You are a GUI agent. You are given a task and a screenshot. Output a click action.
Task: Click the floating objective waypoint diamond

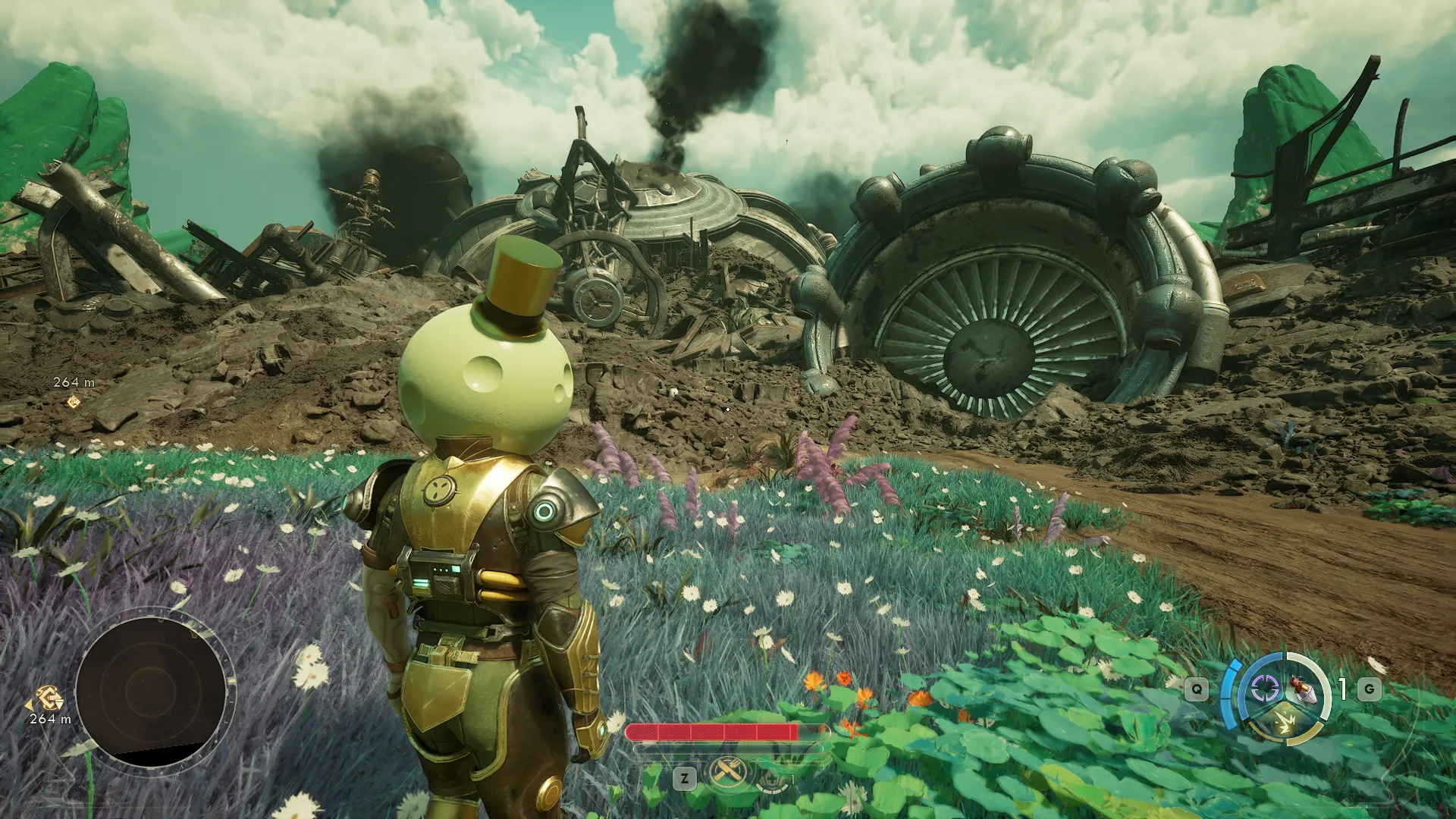click(x=74, y=401)
